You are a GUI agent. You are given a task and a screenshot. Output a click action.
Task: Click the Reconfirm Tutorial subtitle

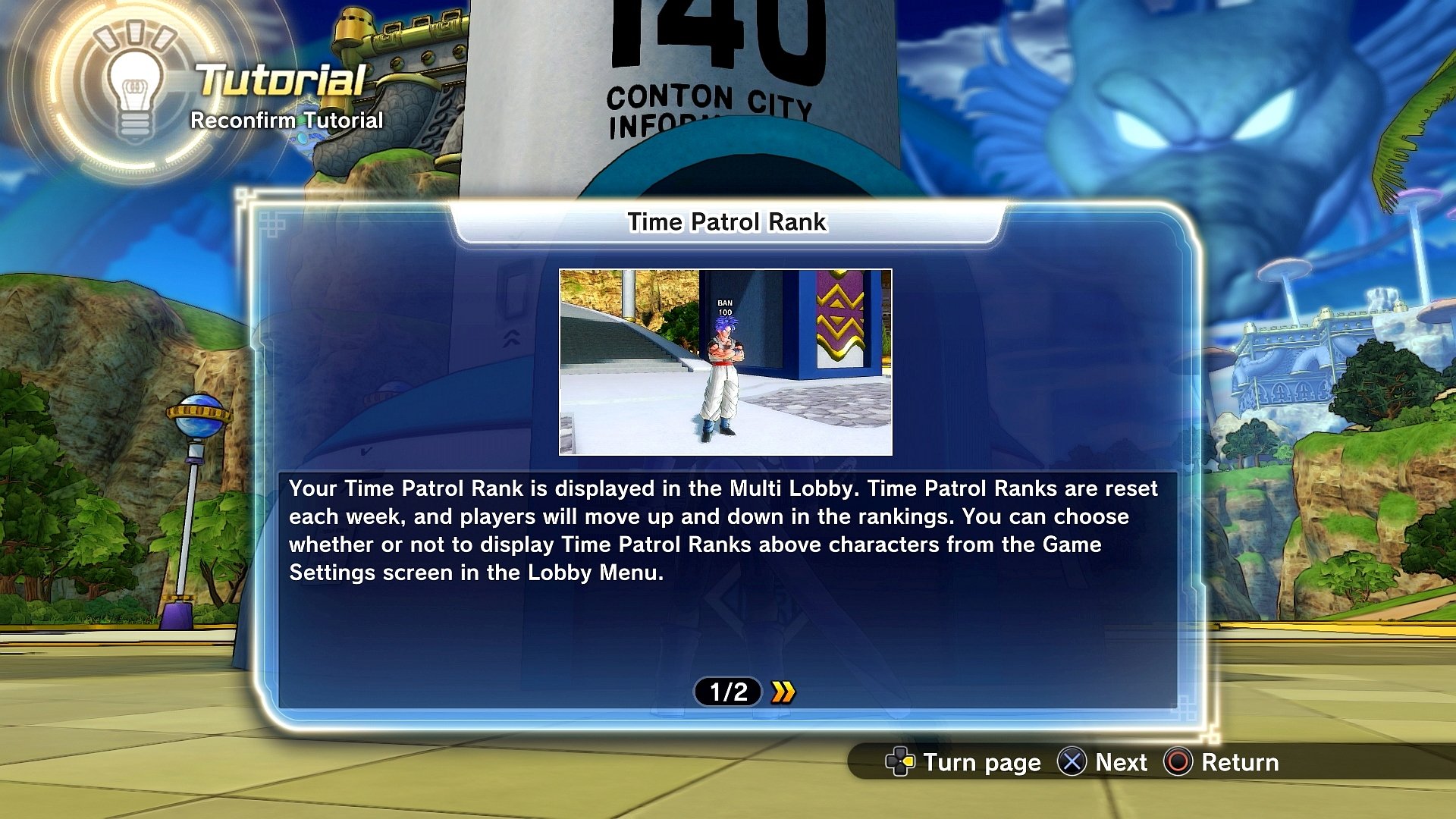[x=287, y=120]
